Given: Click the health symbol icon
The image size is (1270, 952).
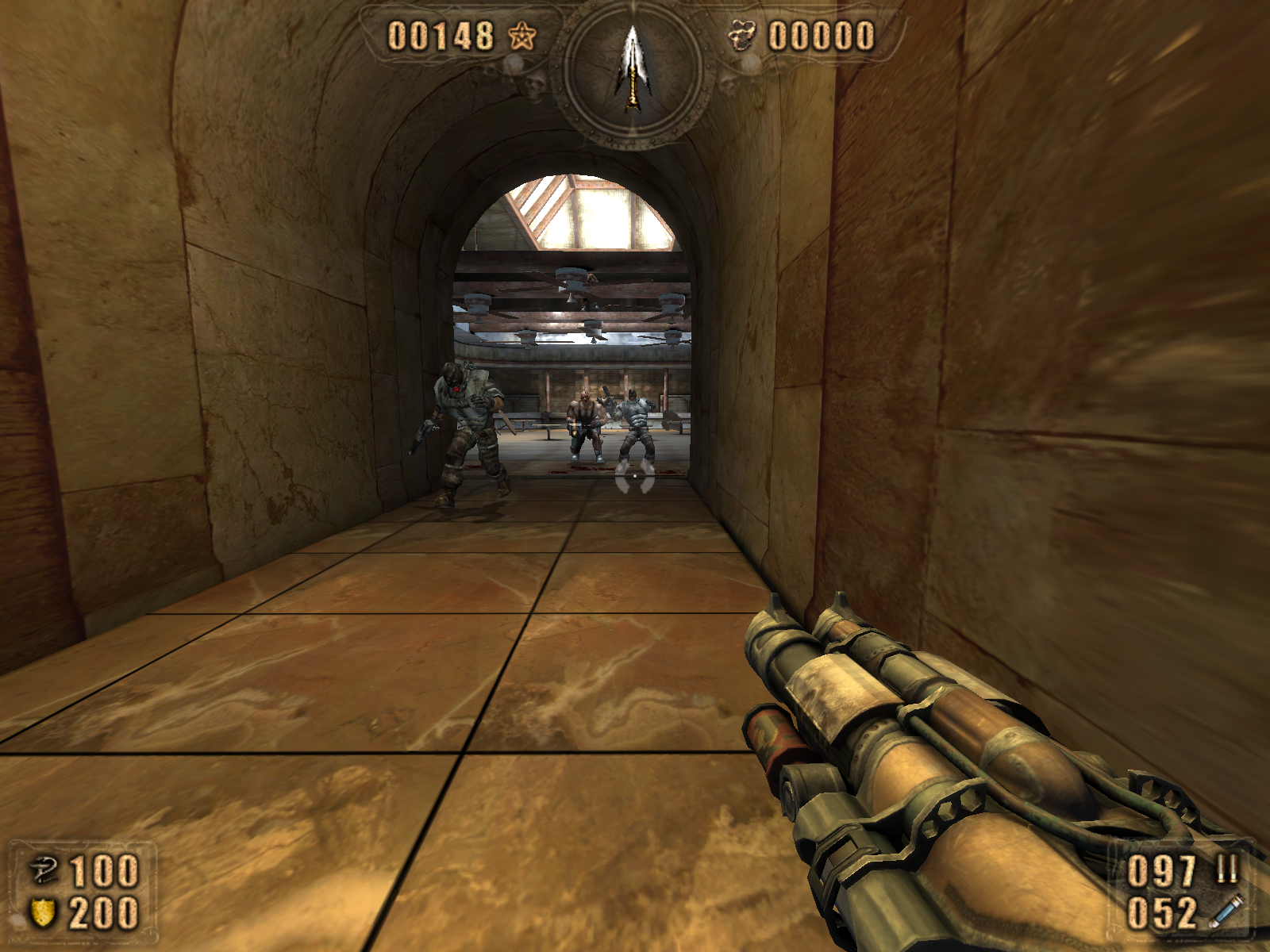Looking at the screenshot, I should click(x=43, y=870).
